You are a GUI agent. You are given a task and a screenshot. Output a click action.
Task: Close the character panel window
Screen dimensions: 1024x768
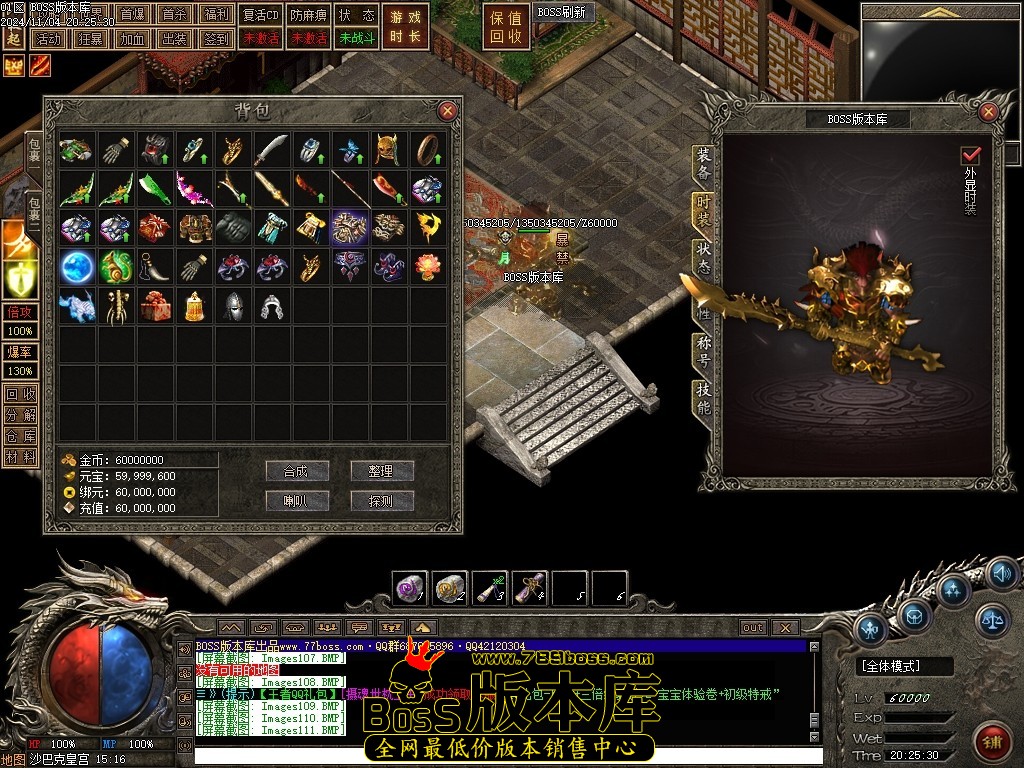988,112
